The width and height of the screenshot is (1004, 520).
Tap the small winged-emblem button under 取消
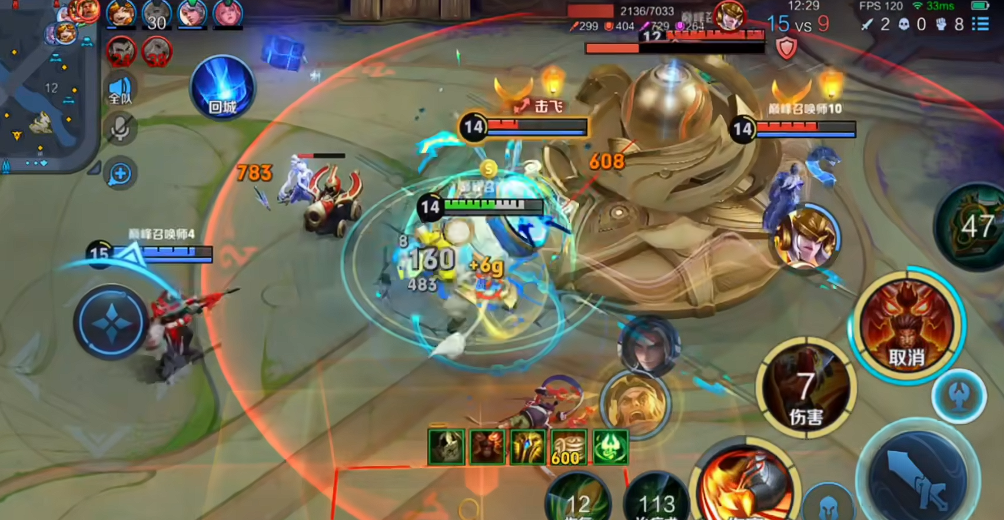[x=958, y=395]
